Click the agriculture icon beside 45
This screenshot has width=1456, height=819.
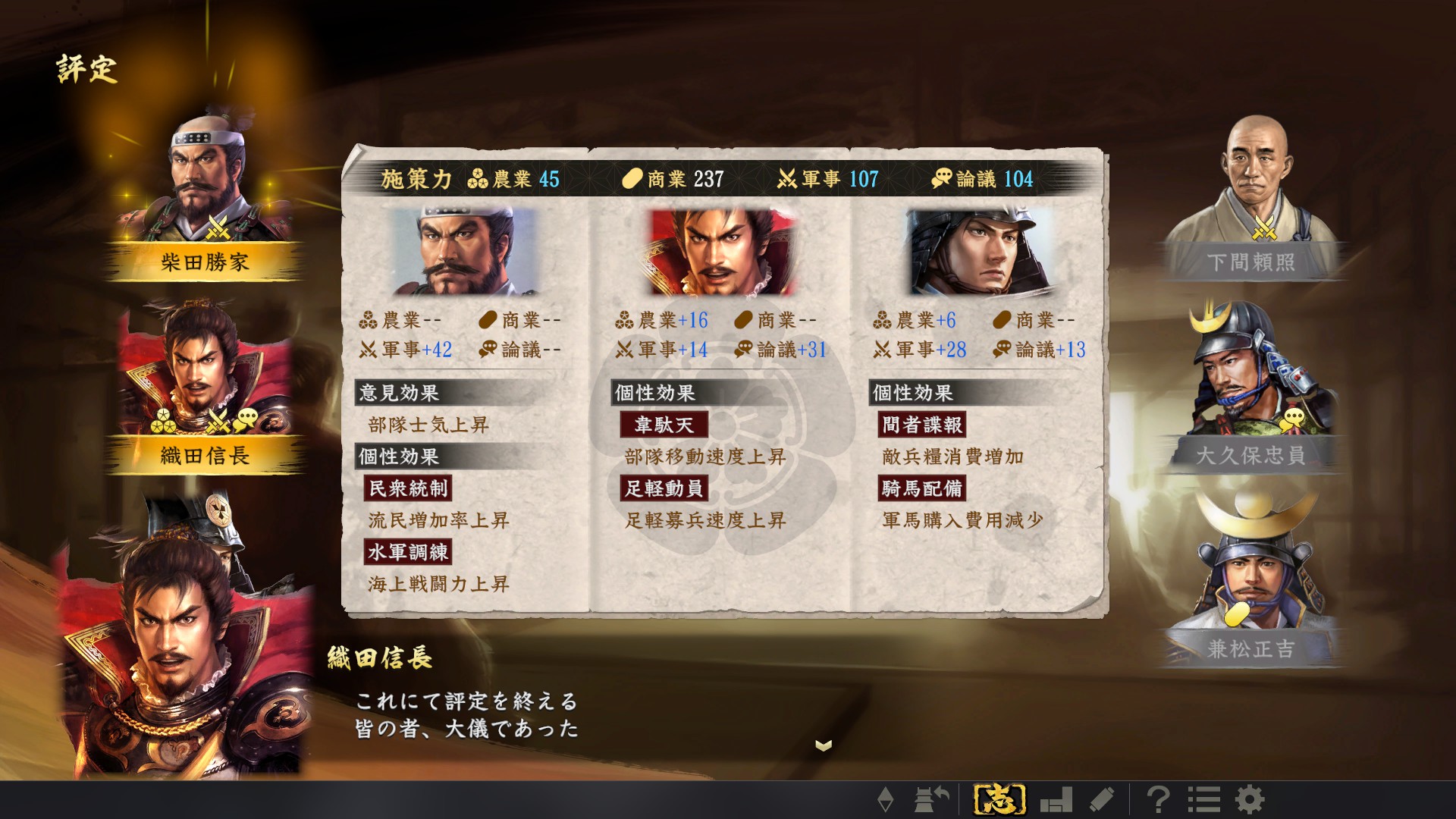[x=476, y=179]
